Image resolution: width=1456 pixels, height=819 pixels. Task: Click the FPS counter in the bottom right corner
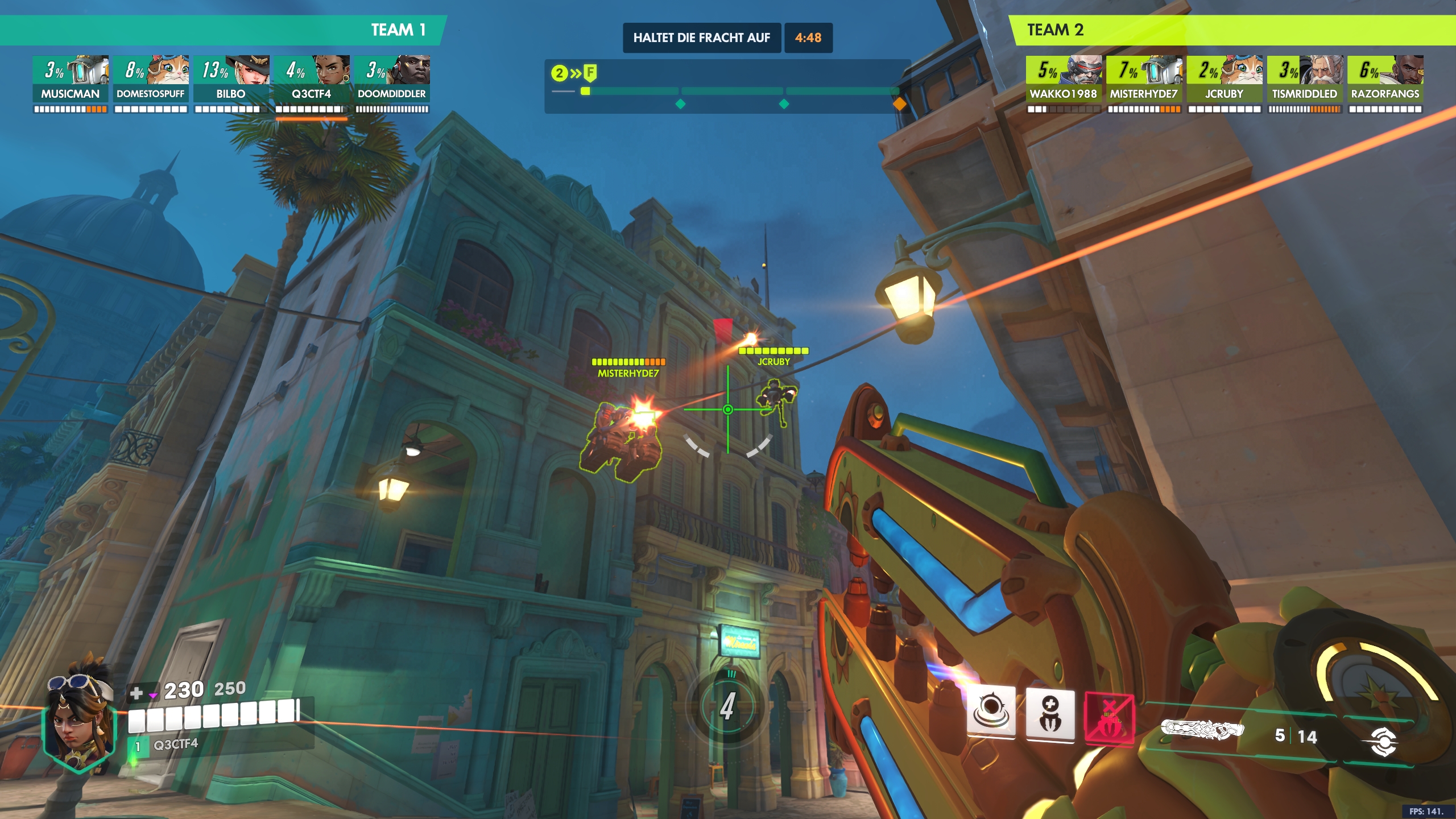click(1428, 812)
